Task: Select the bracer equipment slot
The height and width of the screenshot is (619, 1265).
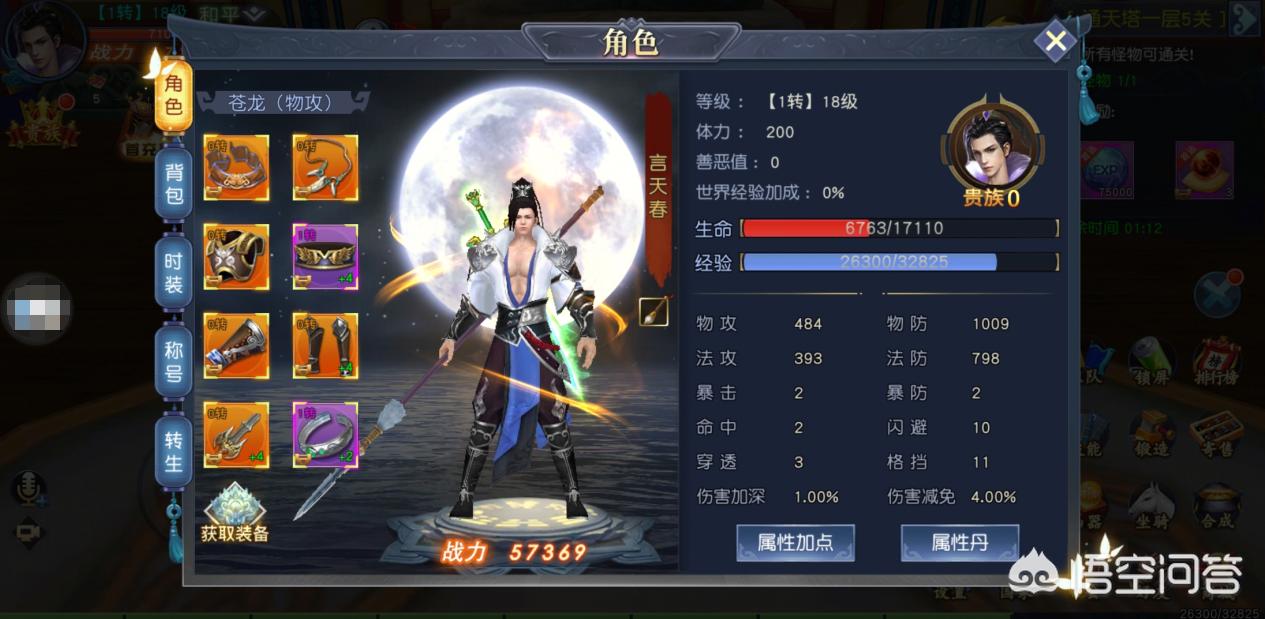Action: 237,346
